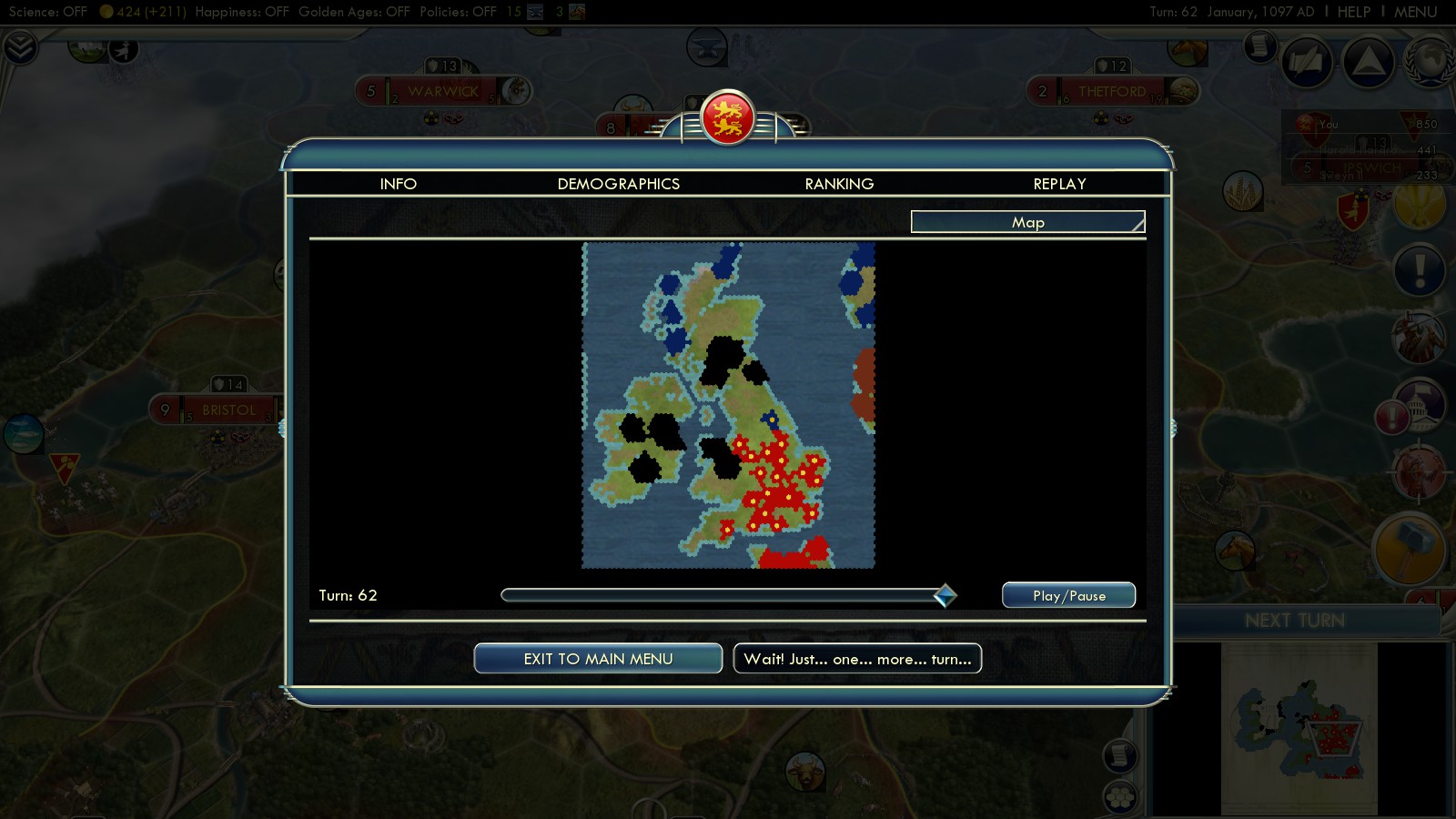Click the minimap in the corner
Screen dimensions: 1456x819
tap(1299, 728)
